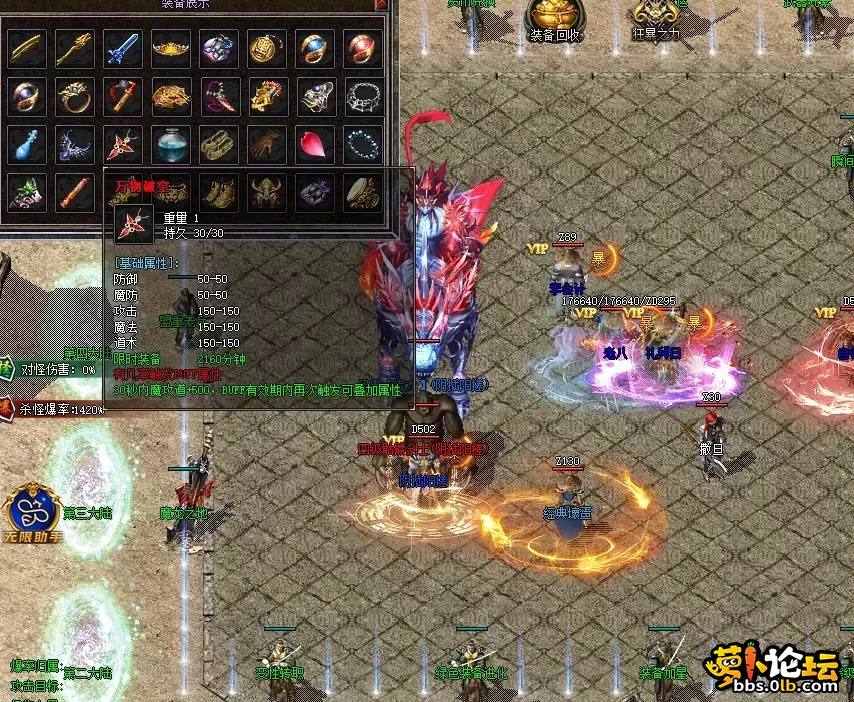Select the golden curved blade slot
This screenshot has height=702, width=854.
coord(27,47)
